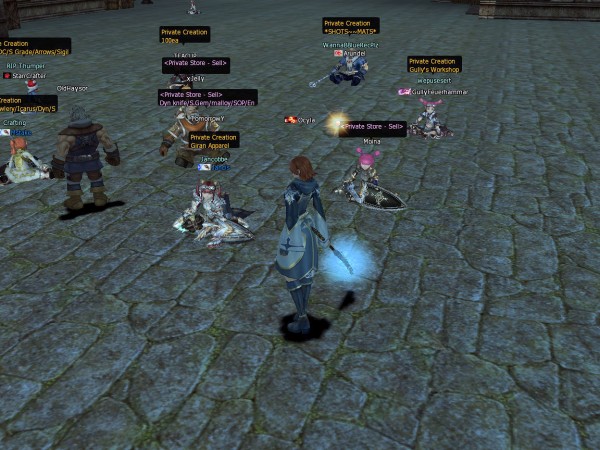This screenshot has height=450, width=600.
Task: Open the Private Store sign listing Dyn knife
Action: (207, 98)
